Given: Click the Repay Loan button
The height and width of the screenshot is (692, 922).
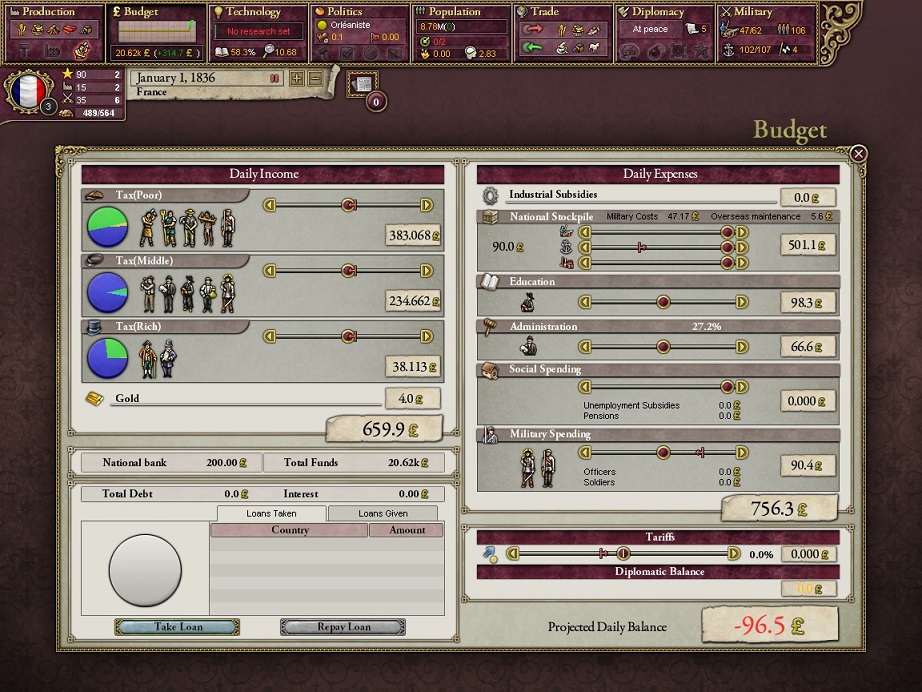Looking at the screenshot, I should (343, 627).
